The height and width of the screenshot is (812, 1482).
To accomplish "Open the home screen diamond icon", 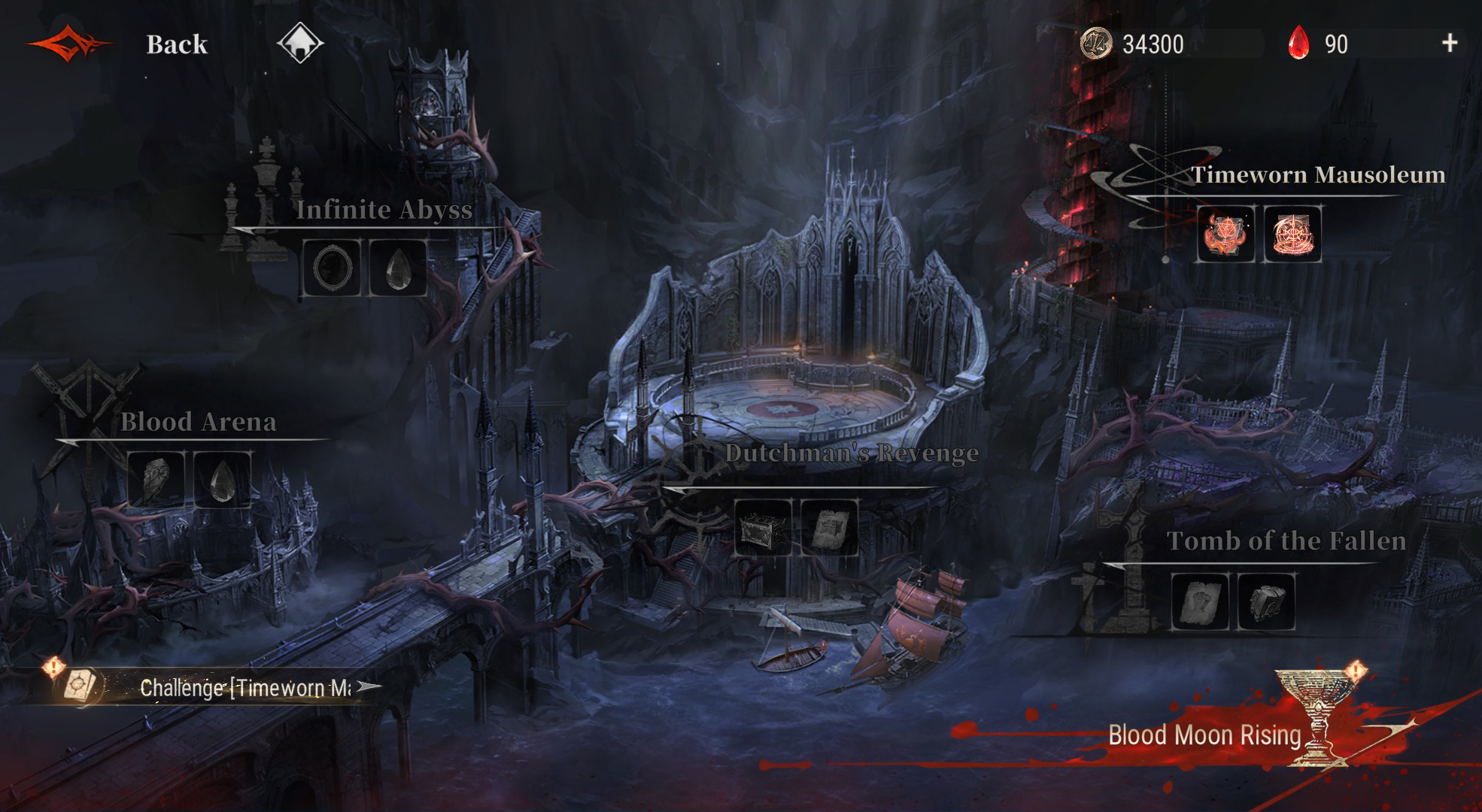I will point(300,43).
